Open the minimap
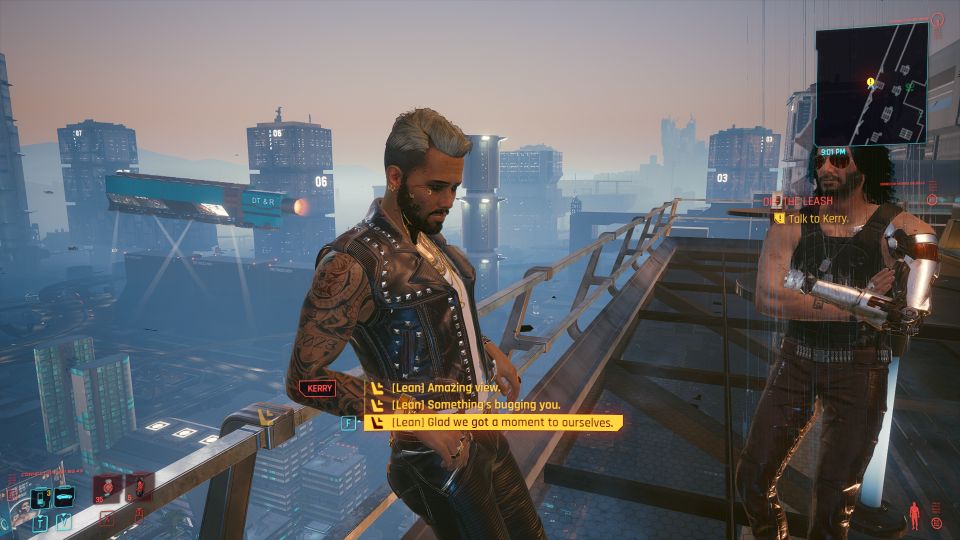 click(870, 85)
